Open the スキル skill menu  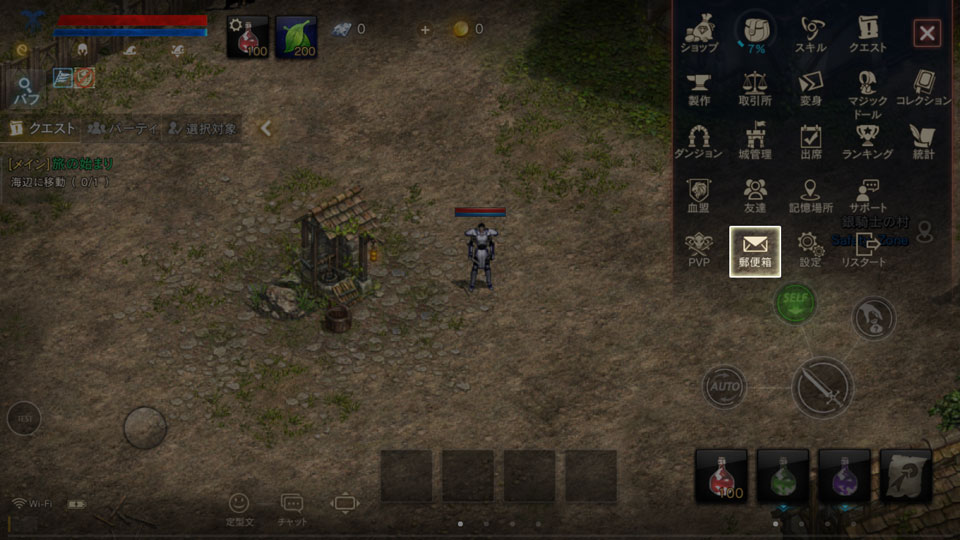[x=810, y=34]
